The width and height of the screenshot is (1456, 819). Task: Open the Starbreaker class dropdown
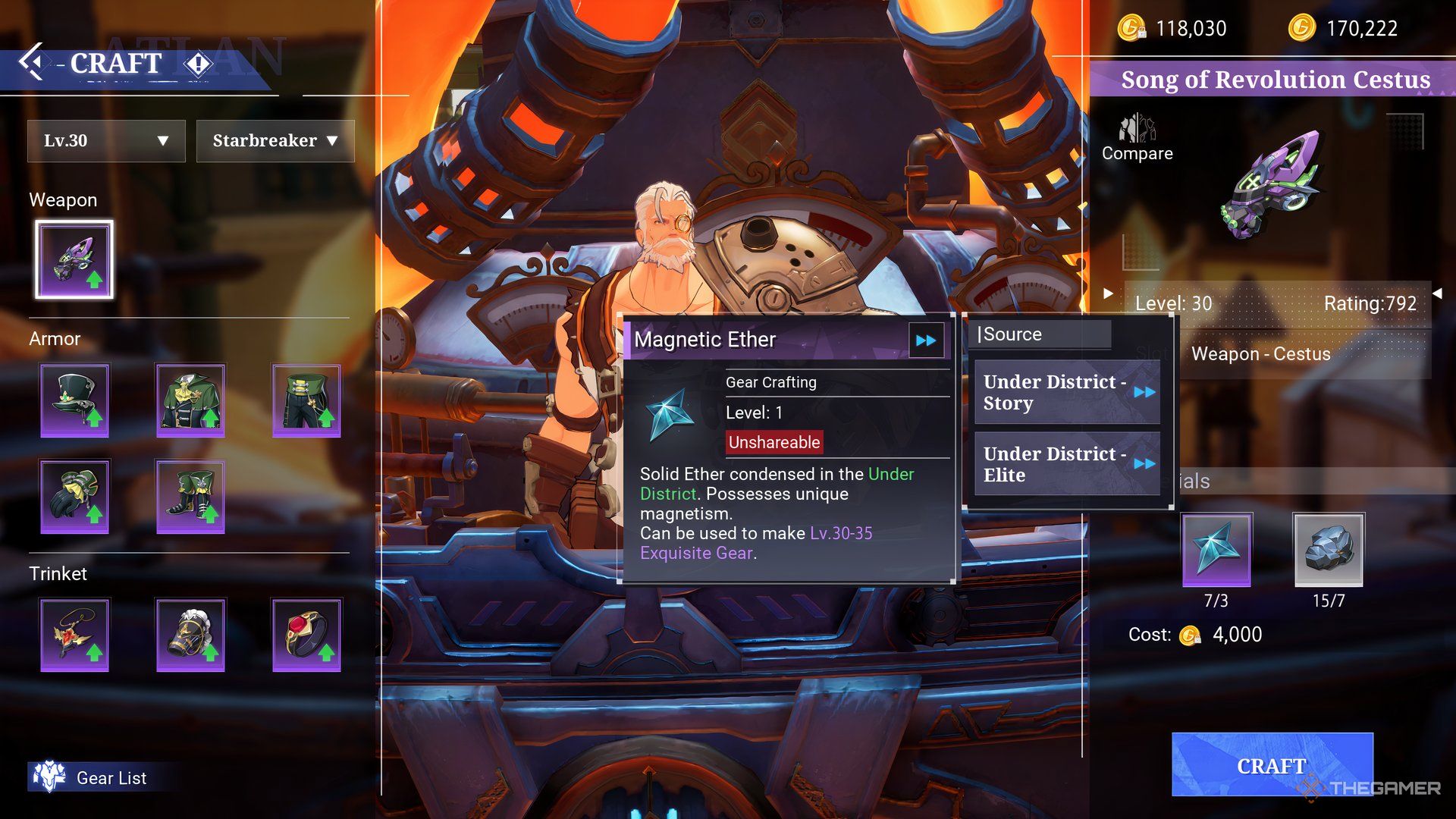point(275,141)
